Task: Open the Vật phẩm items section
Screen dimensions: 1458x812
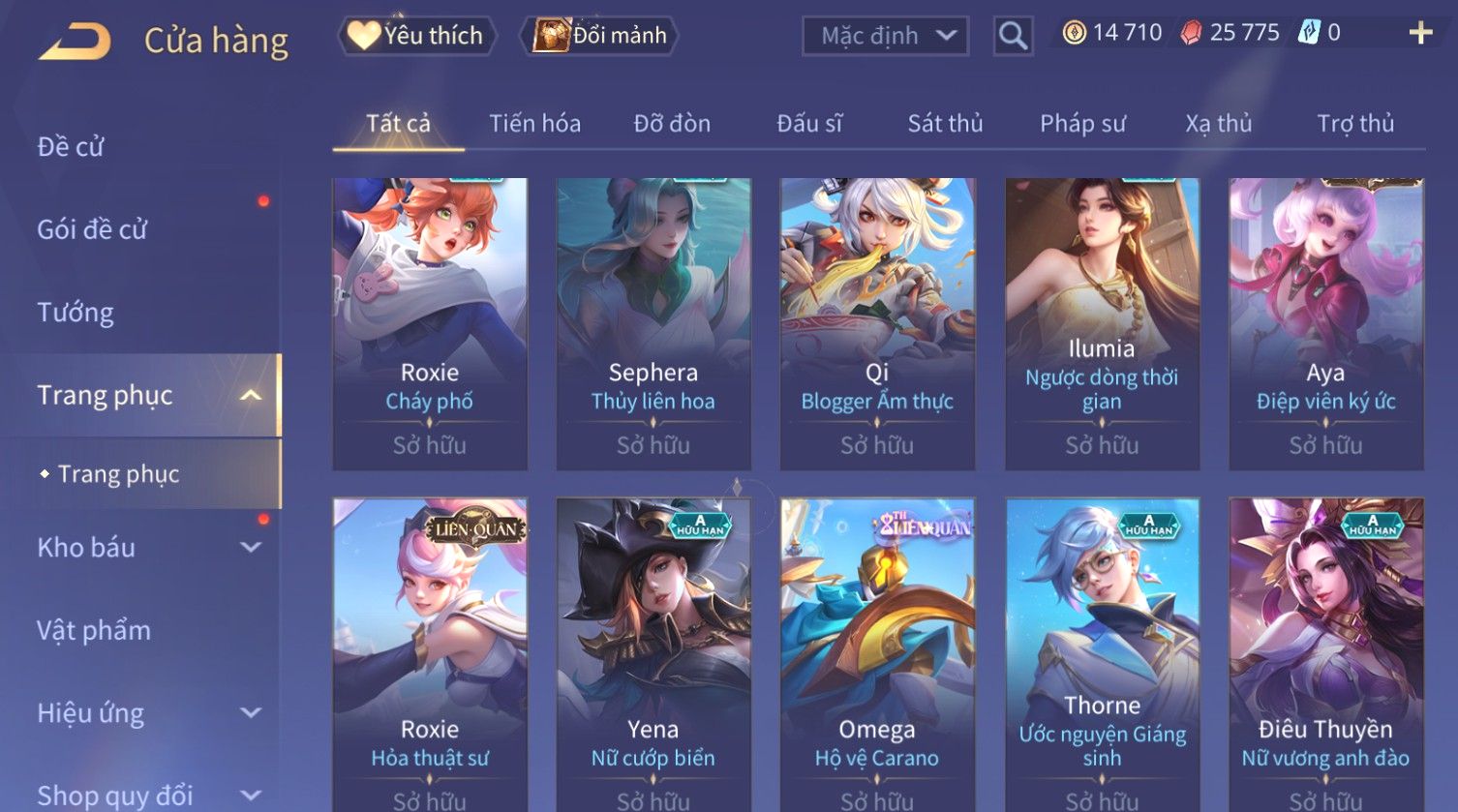Action: tap(94, 631)
